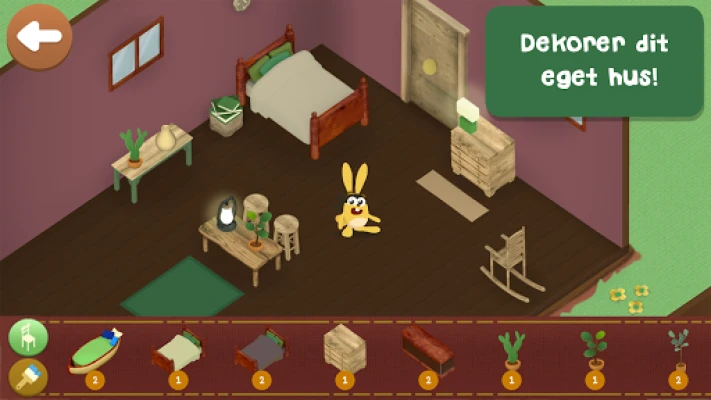The width and height of the screenshot is (711, 400).
Task: Select the light wooden dresser item
Action: pos(344,348)
